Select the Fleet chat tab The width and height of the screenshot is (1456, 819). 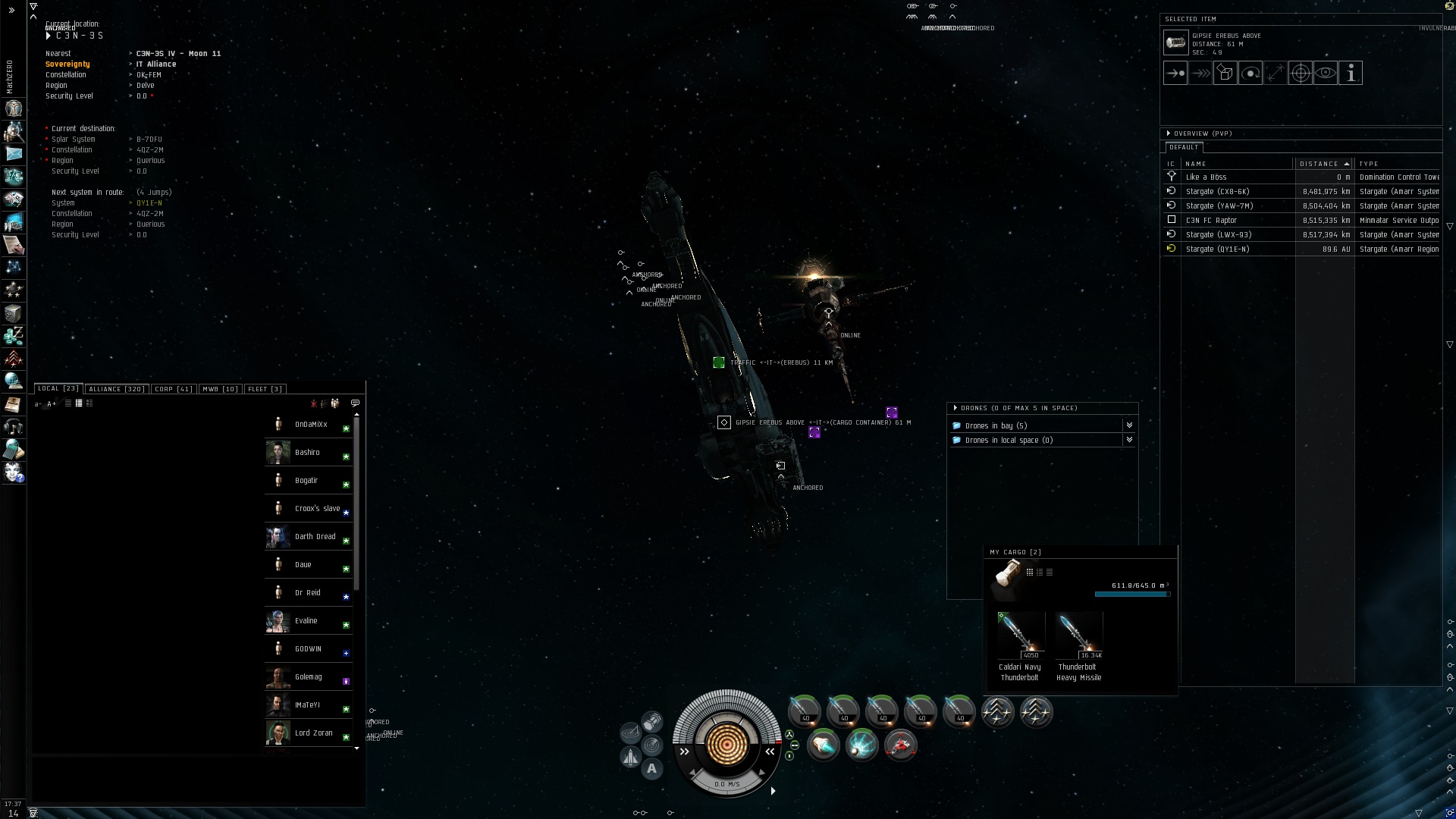coord(265,389)
